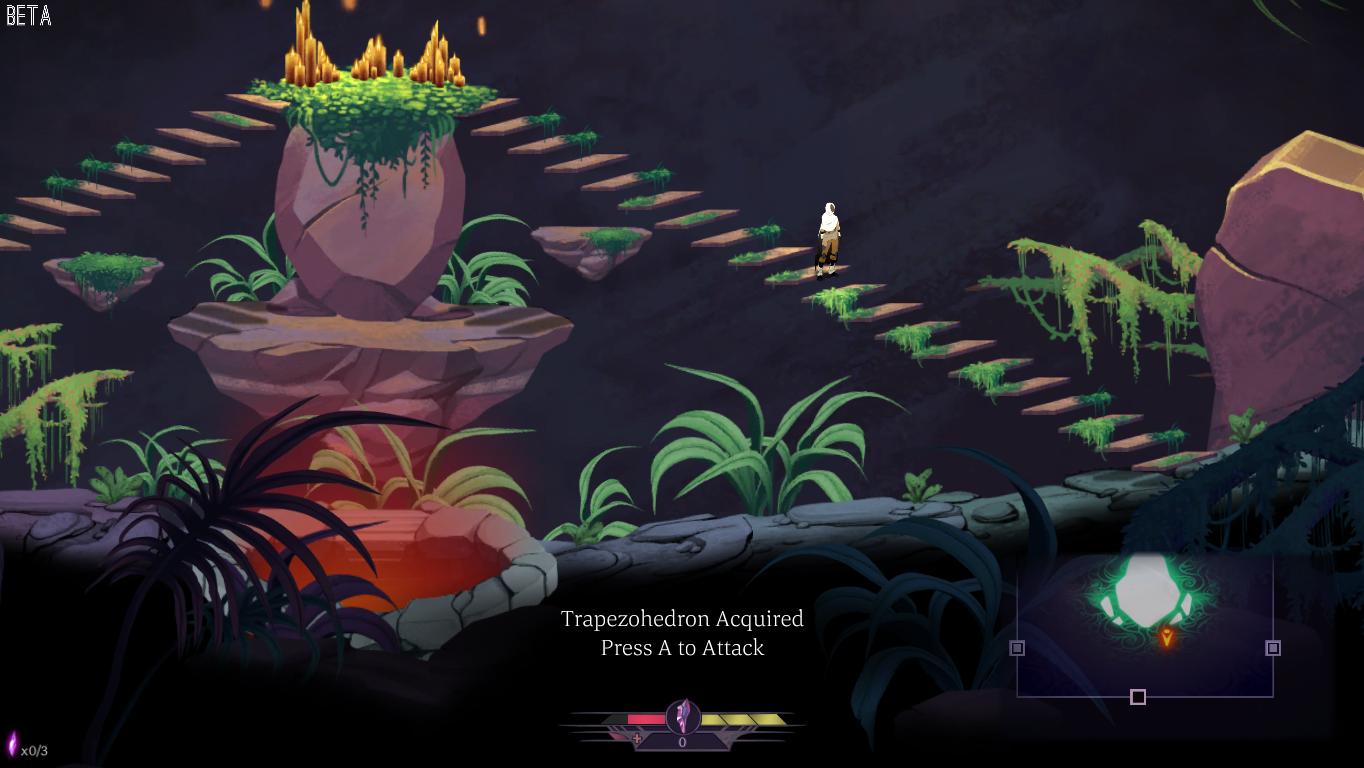
Task: Click the glowing white room on the minimap
Action: [1145, 591]
